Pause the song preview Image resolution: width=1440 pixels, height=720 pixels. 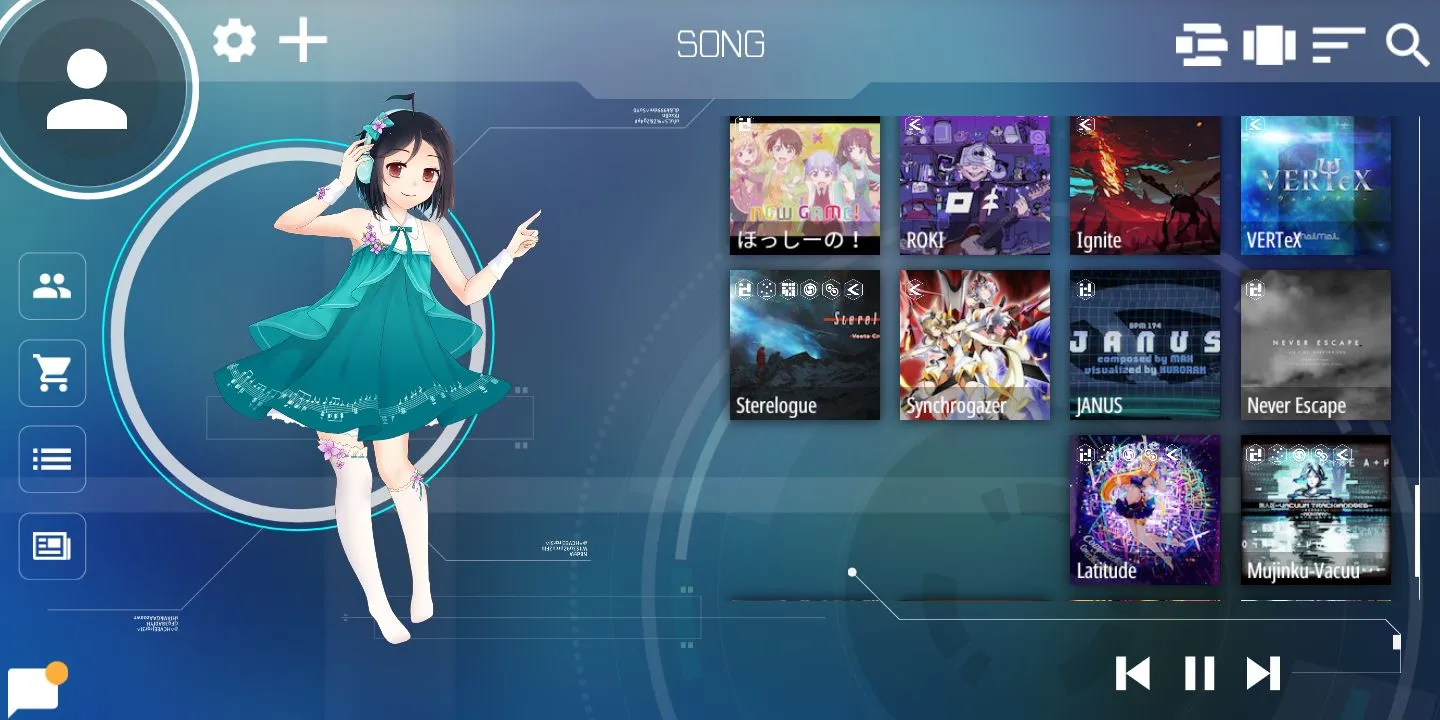coord(1199,673)
